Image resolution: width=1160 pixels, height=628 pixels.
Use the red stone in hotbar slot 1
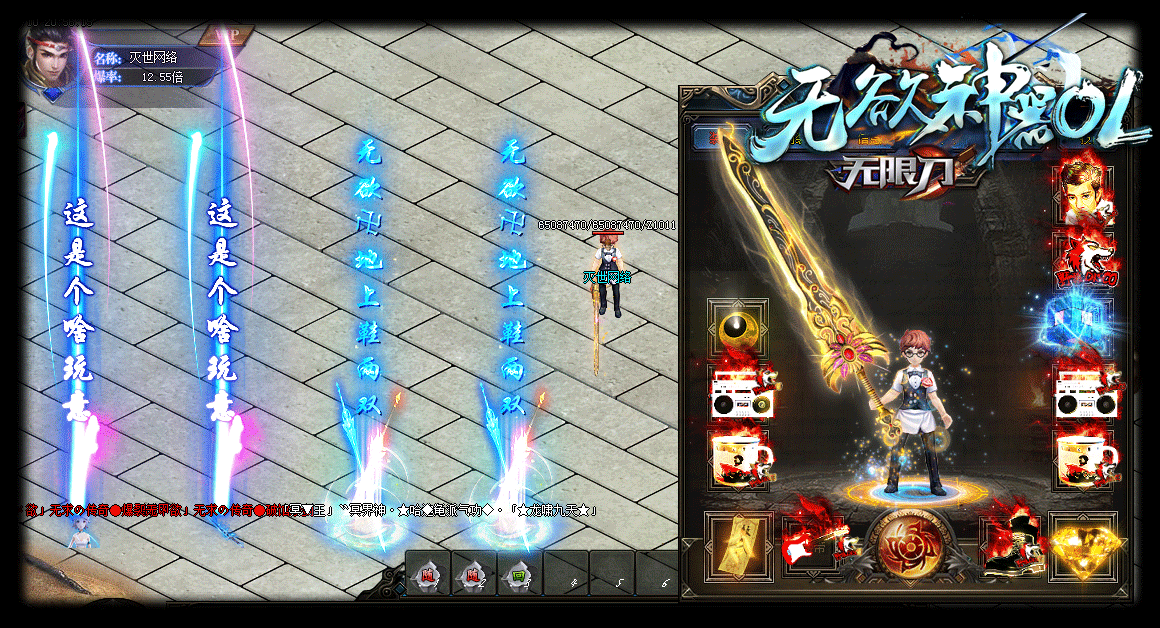pos(427,576)
